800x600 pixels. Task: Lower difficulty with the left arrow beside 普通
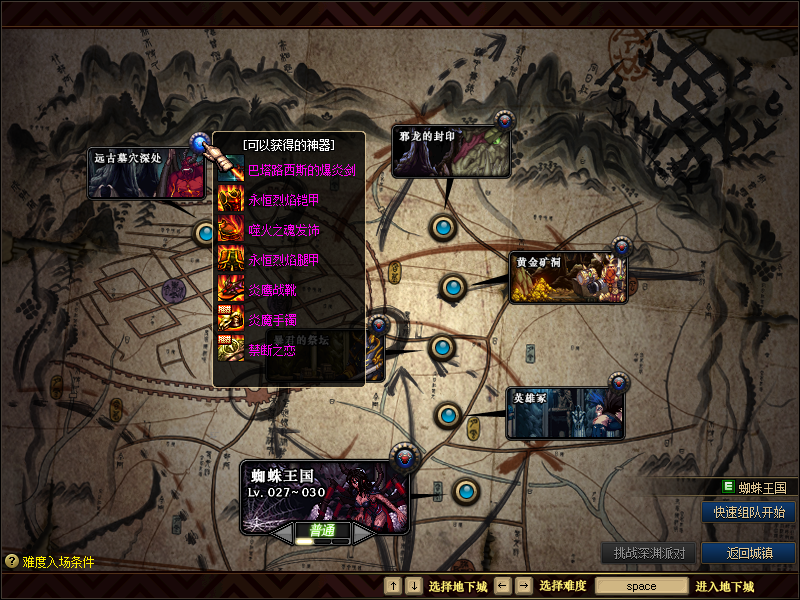(x=280, y=533)
